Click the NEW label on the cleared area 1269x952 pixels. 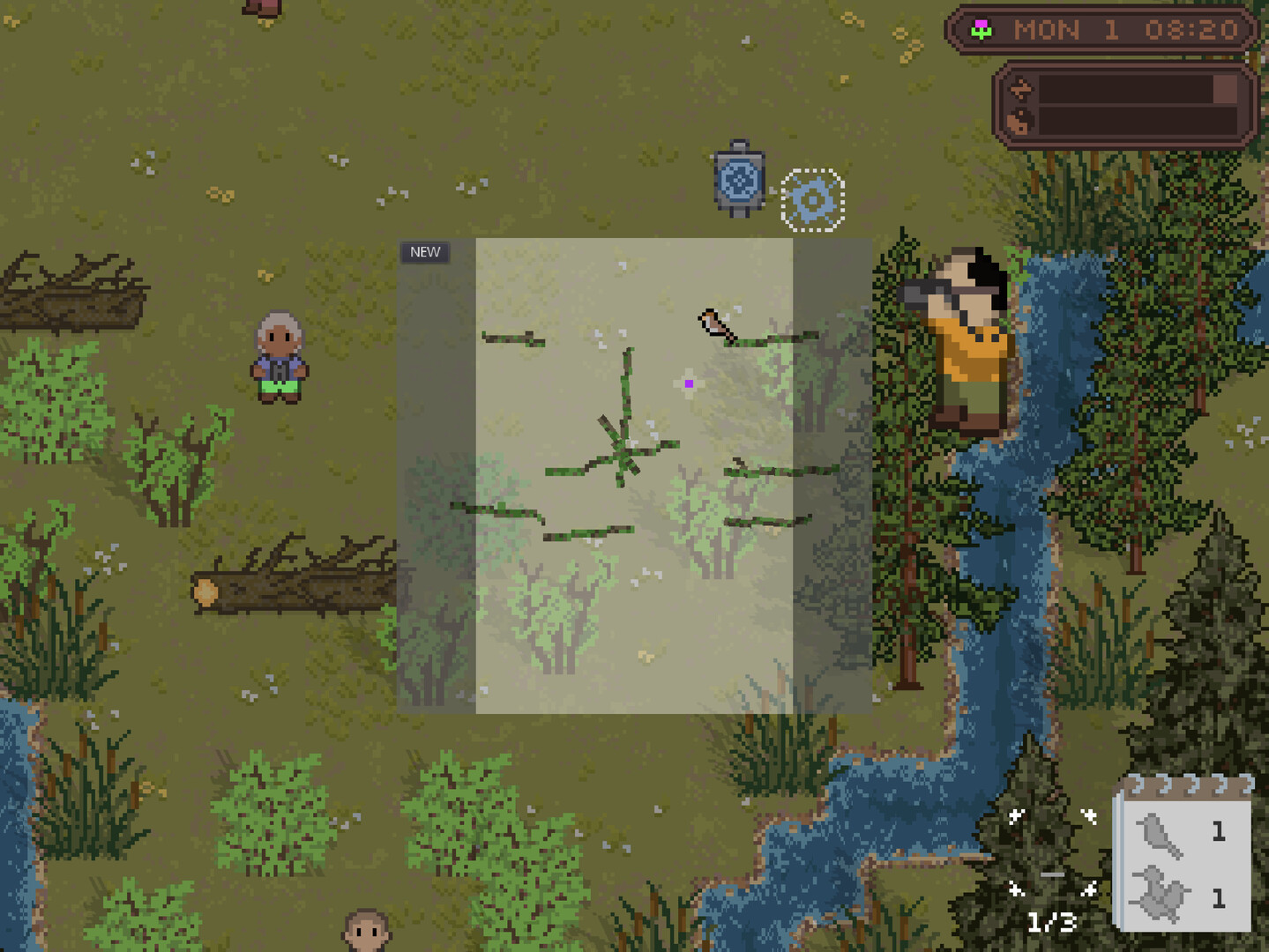tap(424, 251)
